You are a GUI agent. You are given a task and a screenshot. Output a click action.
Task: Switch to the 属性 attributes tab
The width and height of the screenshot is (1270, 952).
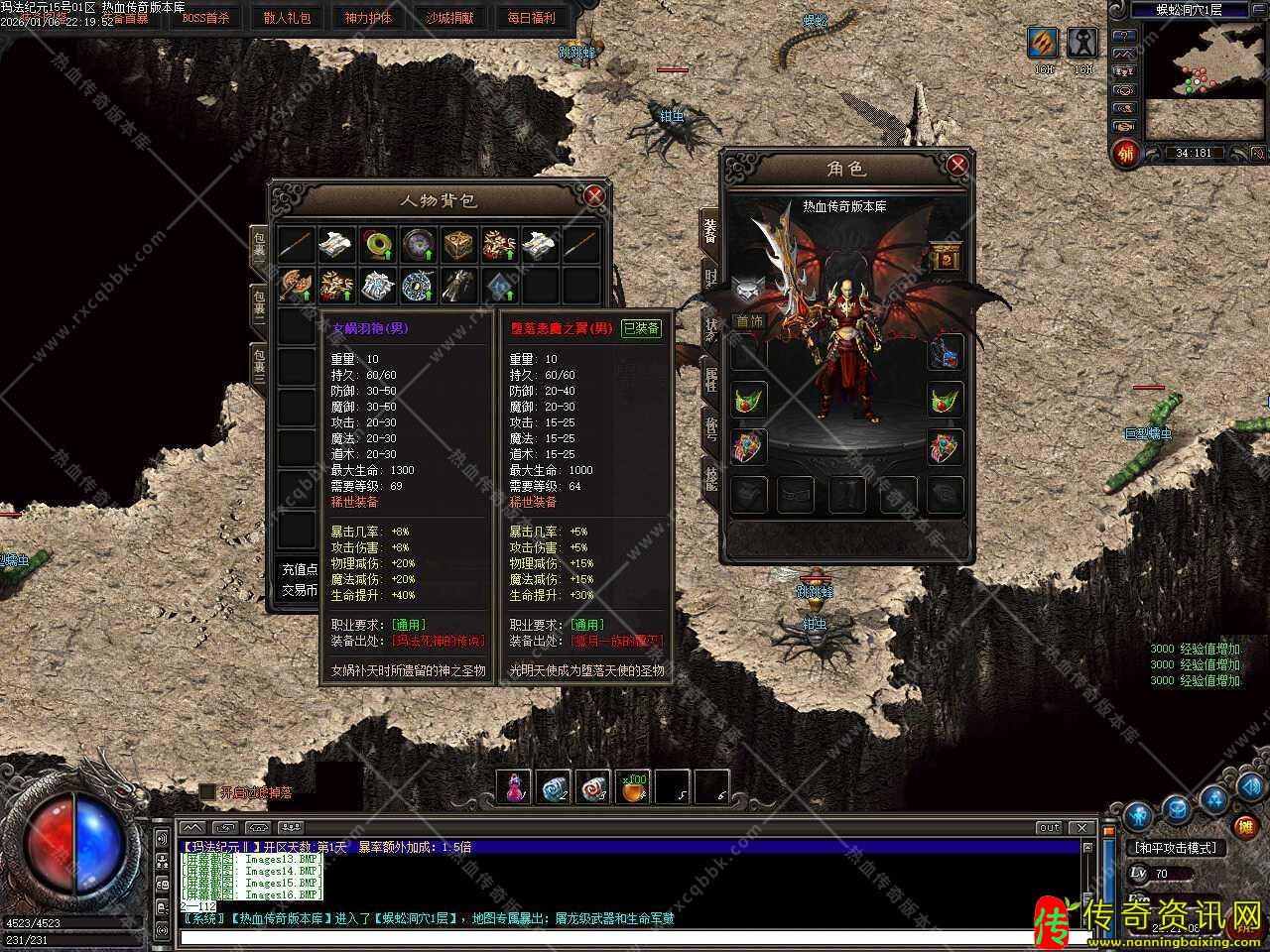pyautogui.click(x=710, y=379)
